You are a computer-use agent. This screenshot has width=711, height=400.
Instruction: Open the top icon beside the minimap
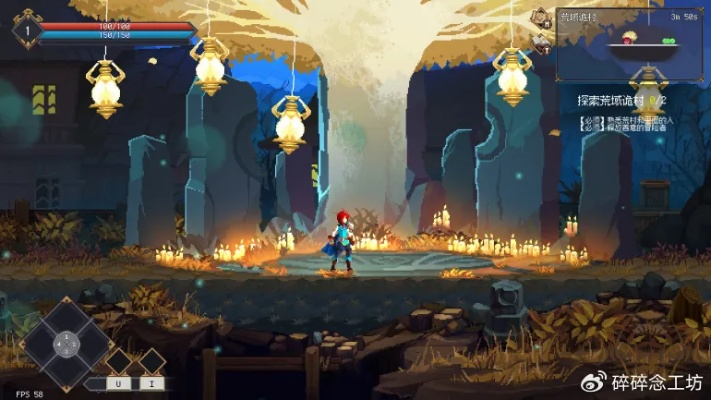pyautogui.click(x=542, y=18)
